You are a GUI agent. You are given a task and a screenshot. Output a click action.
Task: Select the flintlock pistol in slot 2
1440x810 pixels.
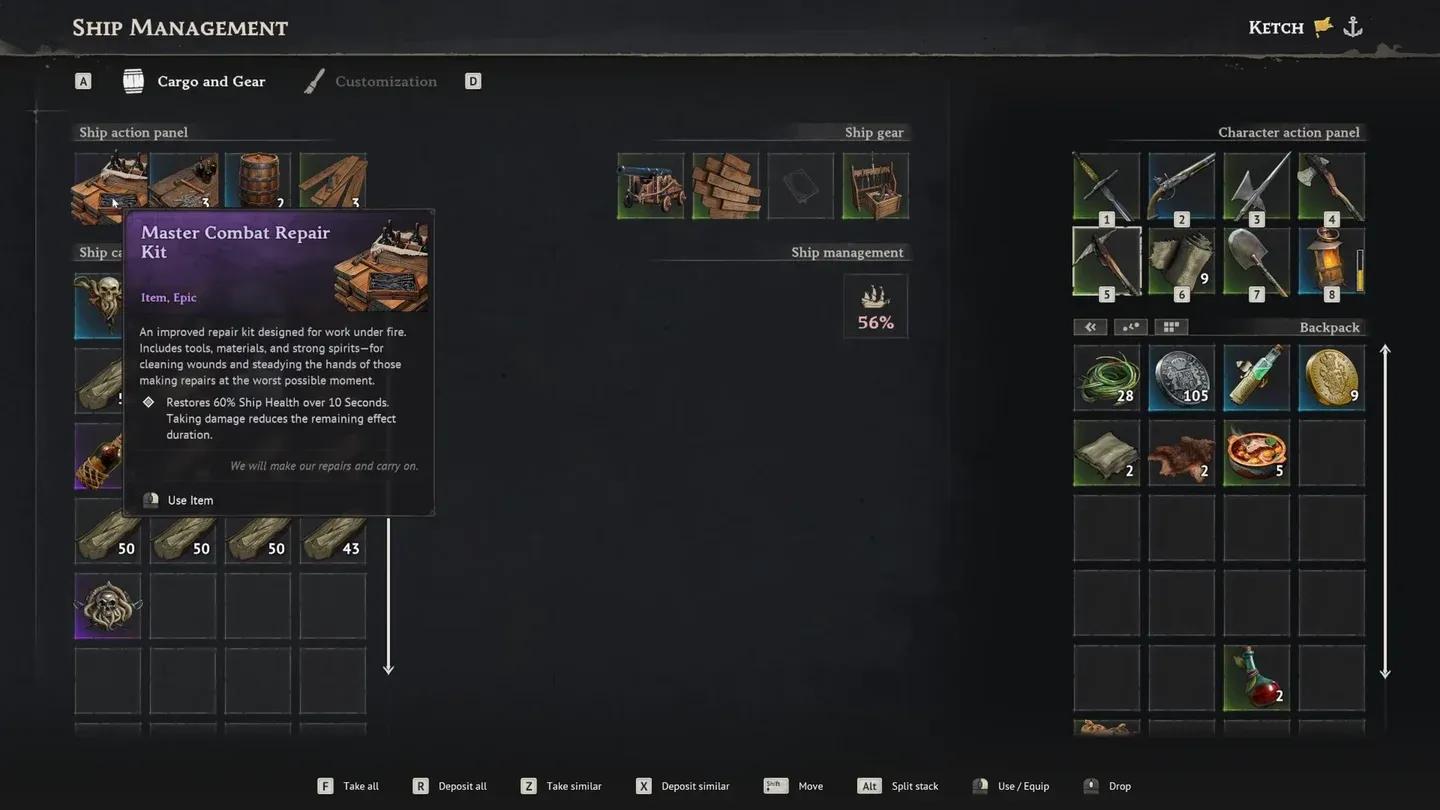1181,185
